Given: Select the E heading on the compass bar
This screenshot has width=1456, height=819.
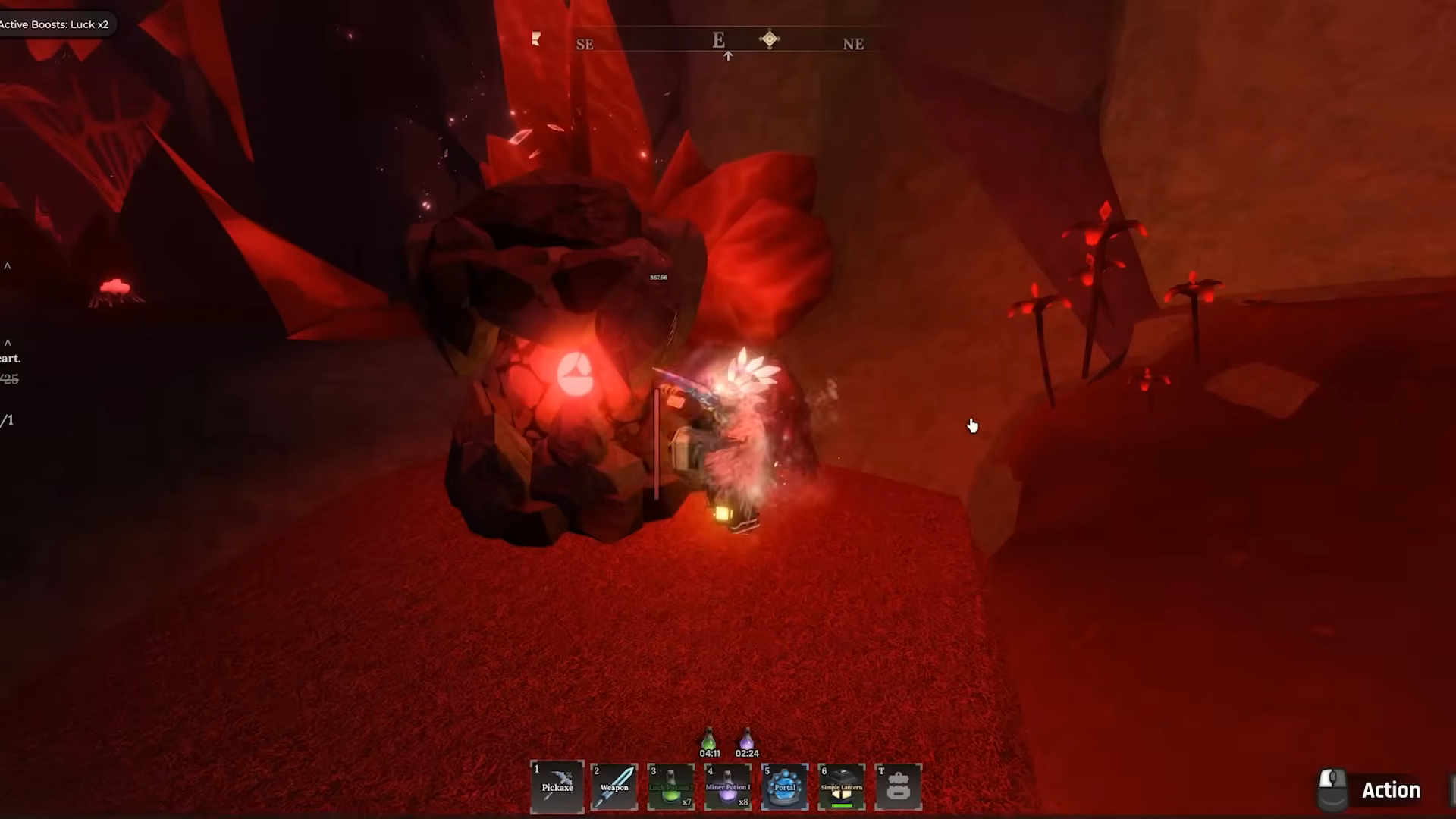Looking at the screenshot, I should pyautogui.click(x=717, y=40).
